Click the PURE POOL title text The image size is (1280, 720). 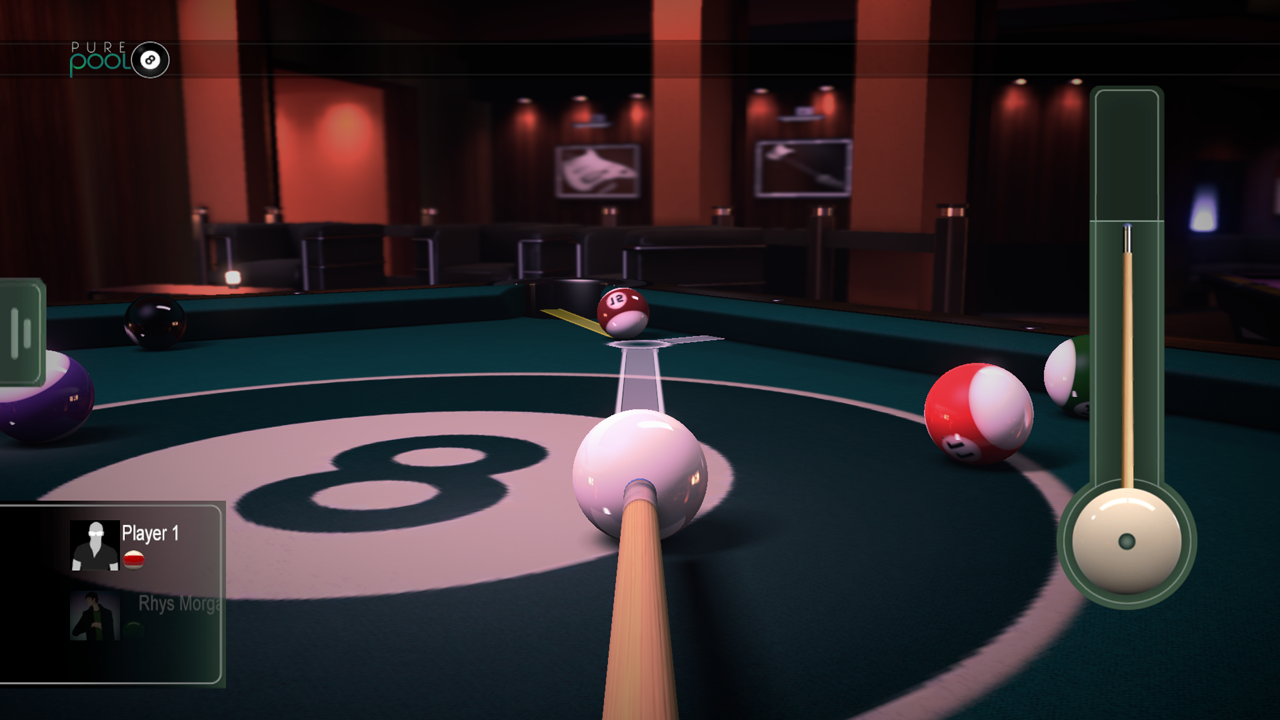(x=96, y=46)
